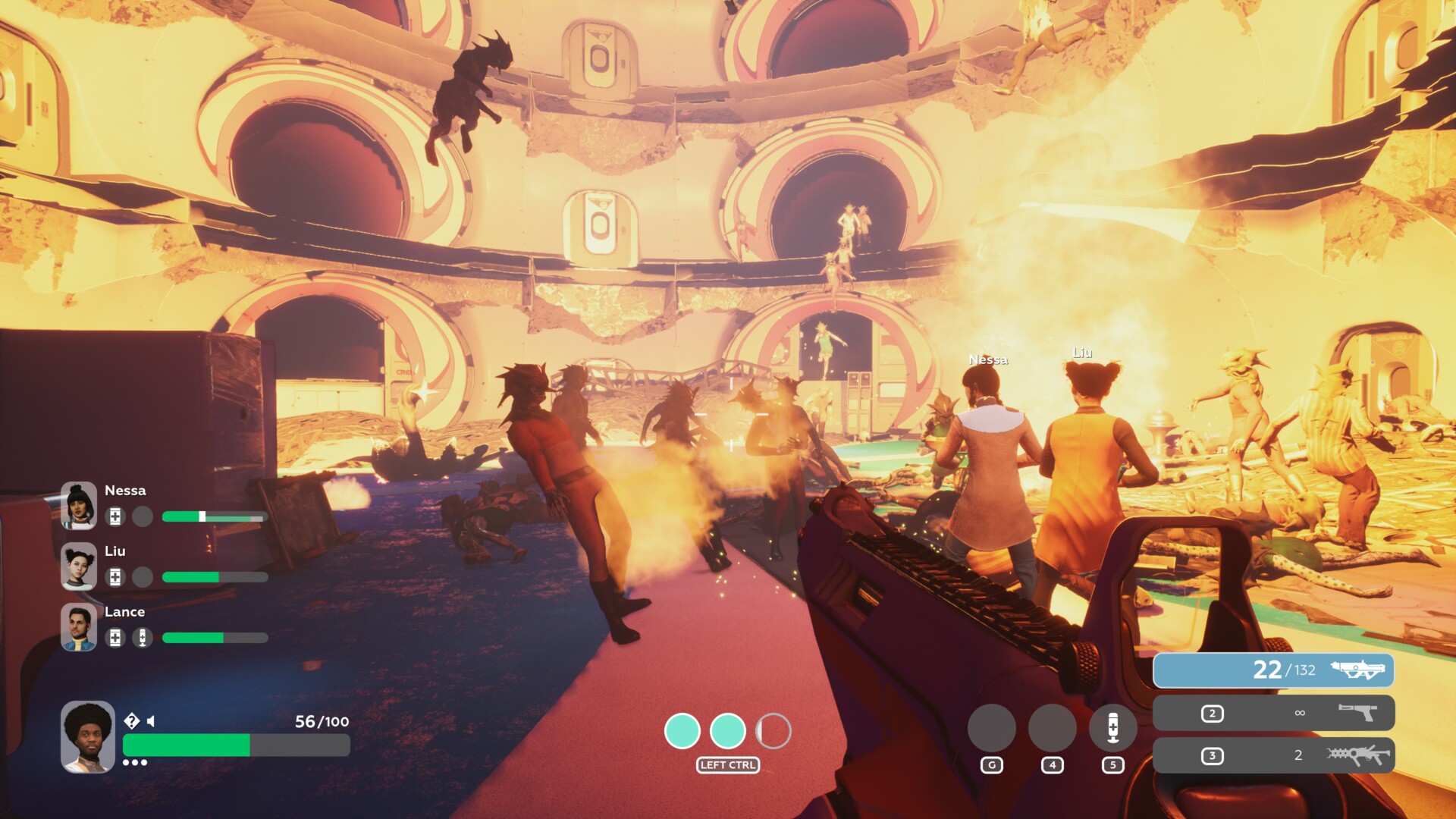Screen dimensions: 1456x819
Task: Select the equipped primary rifle slot
Action: (1272, 670)
